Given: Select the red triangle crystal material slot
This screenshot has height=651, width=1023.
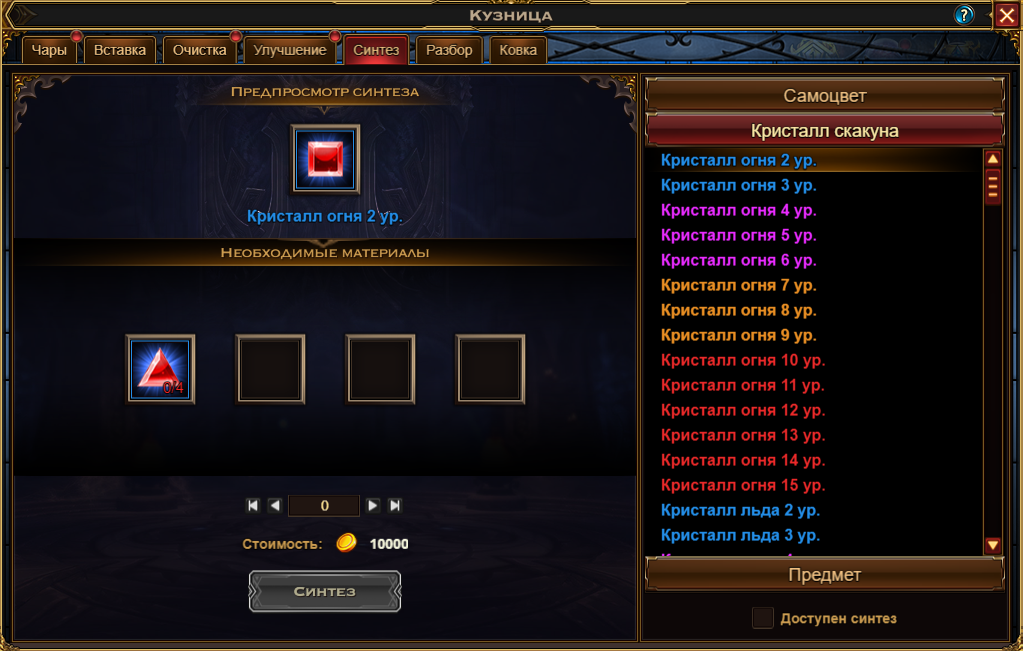Looking at the screenshot, I should pos(160,368).
